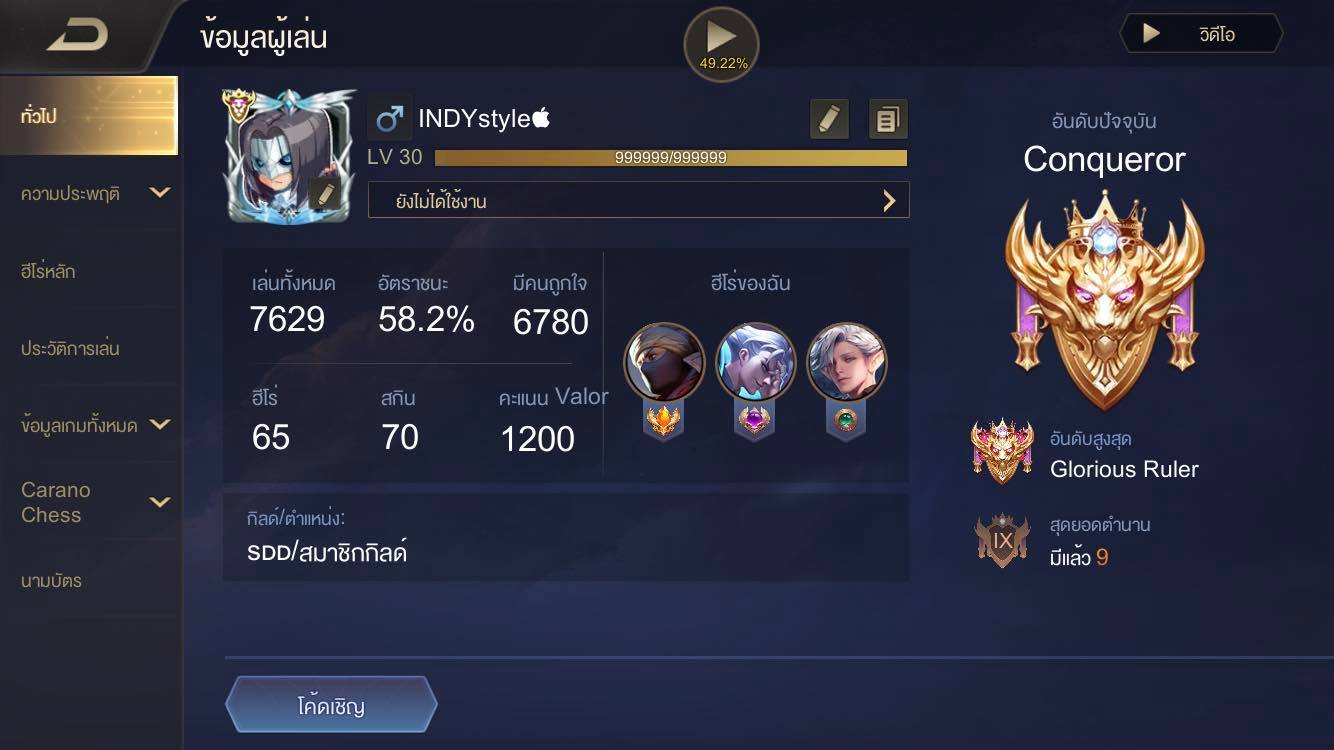Collapse the Carano Chess sidebar section
Viewport: 1334px width, 750px height.
click(x=90, y=502)
